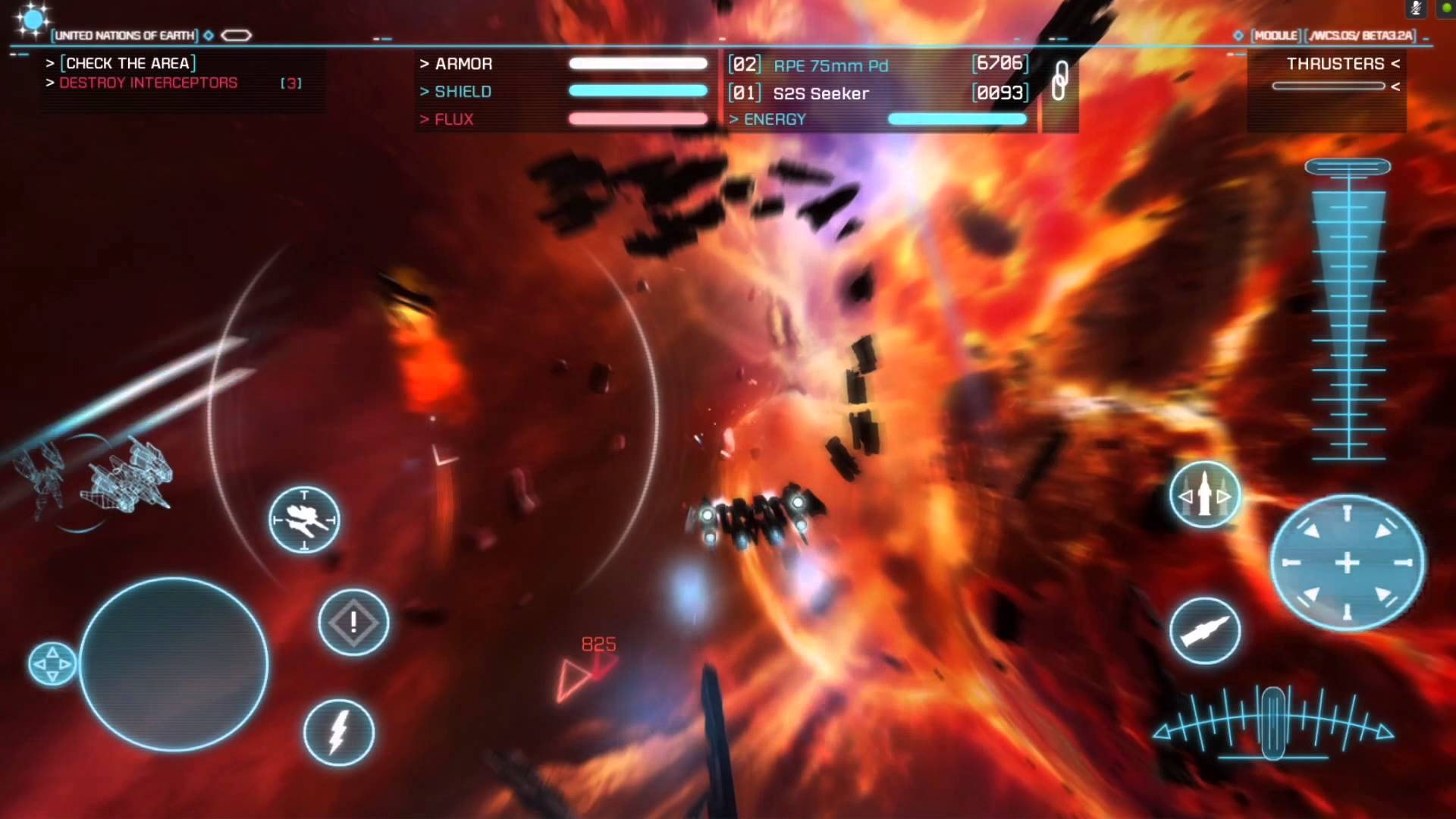Switch weapons with the missile cycle button

1205,496
